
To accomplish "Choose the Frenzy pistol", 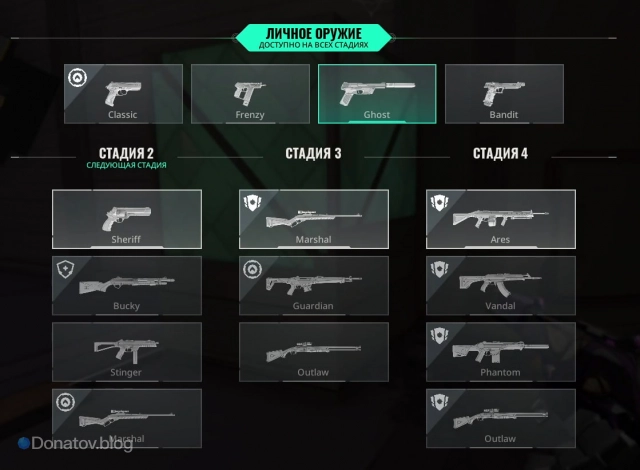I will [x=250, y=94].
